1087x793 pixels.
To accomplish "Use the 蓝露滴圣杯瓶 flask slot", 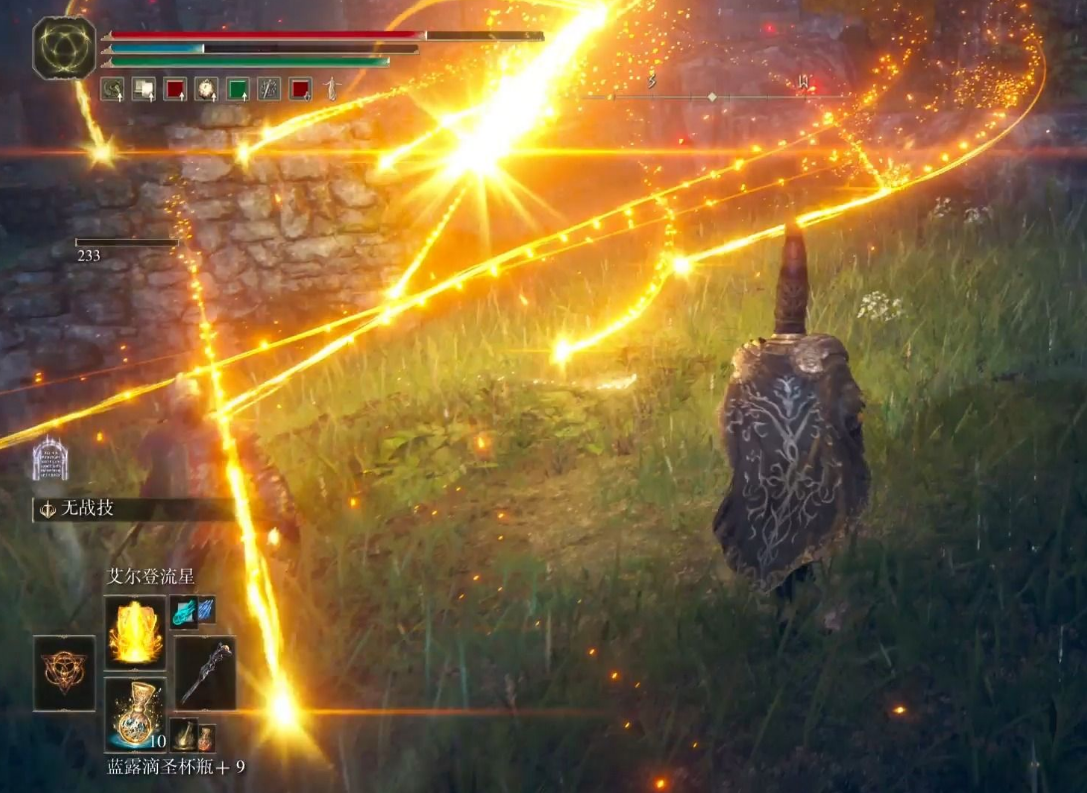I will point(135,713).
